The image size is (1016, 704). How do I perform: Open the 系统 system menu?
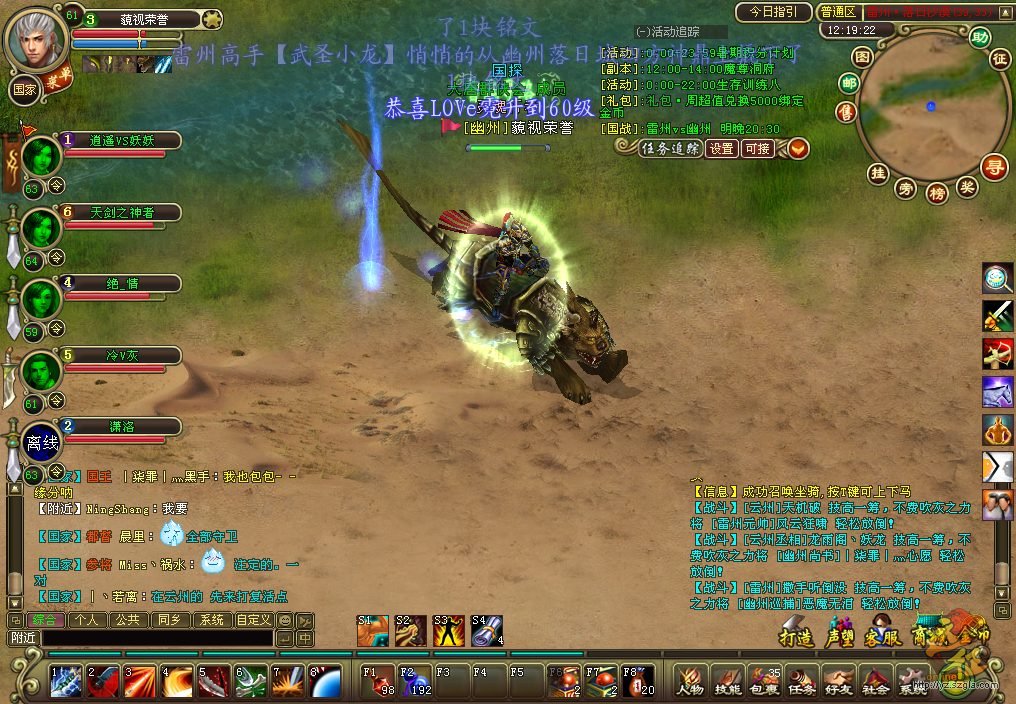pos(910,681)
